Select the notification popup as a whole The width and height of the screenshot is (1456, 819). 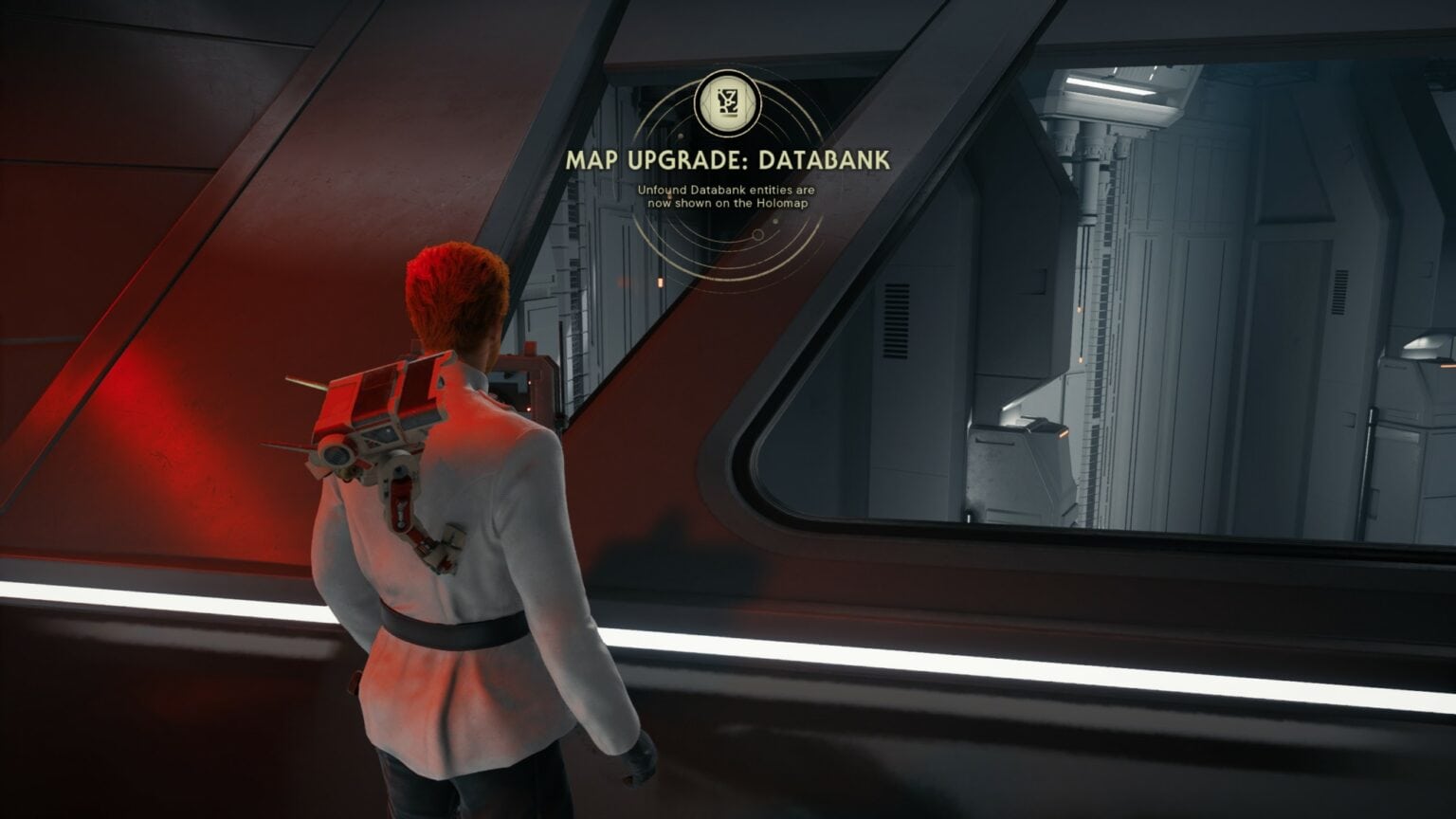728,152
